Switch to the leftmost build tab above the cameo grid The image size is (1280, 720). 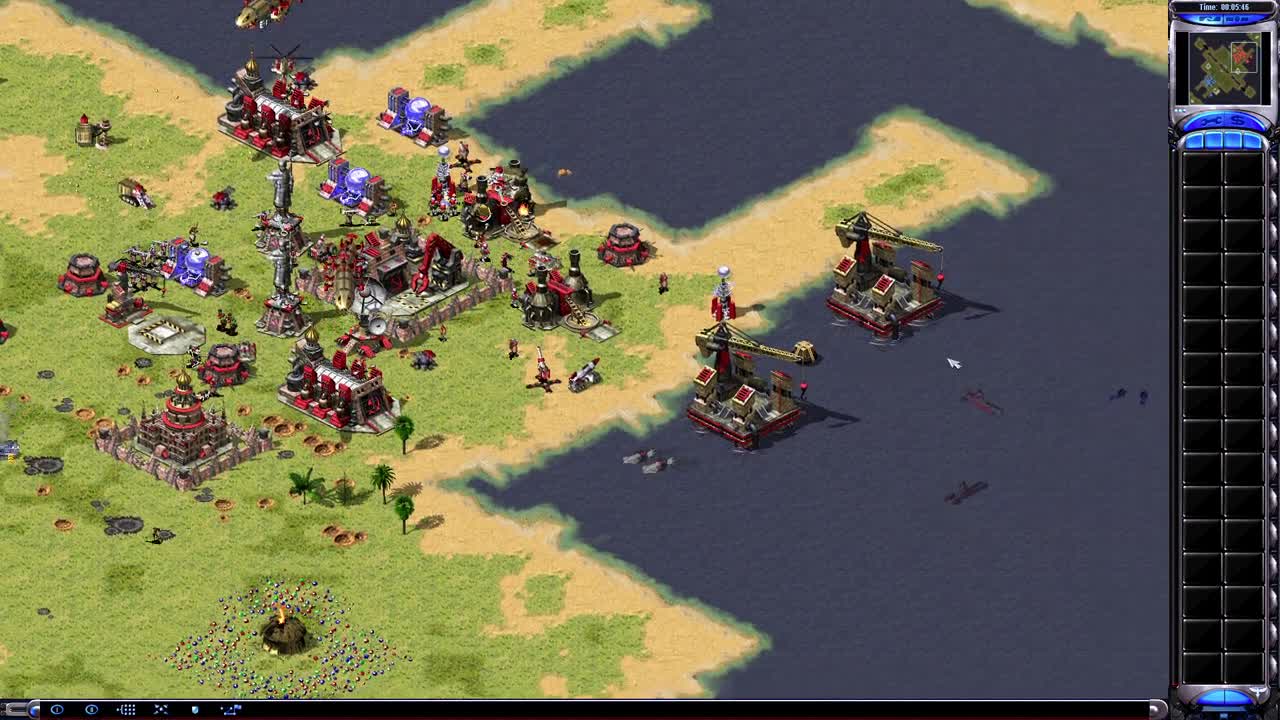(1196, 141)
